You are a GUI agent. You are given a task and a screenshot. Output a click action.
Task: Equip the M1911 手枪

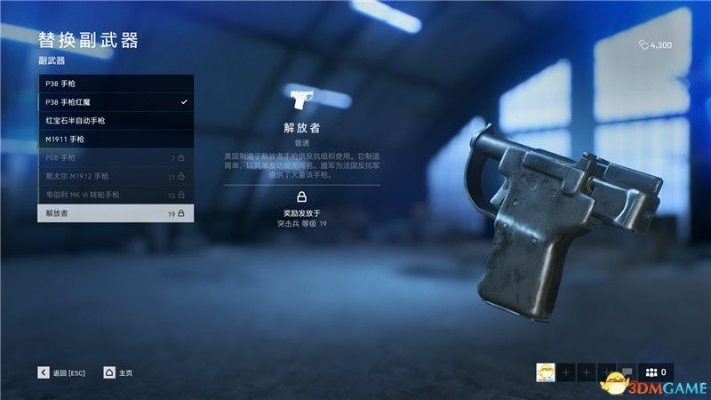(x=116, y=139)
